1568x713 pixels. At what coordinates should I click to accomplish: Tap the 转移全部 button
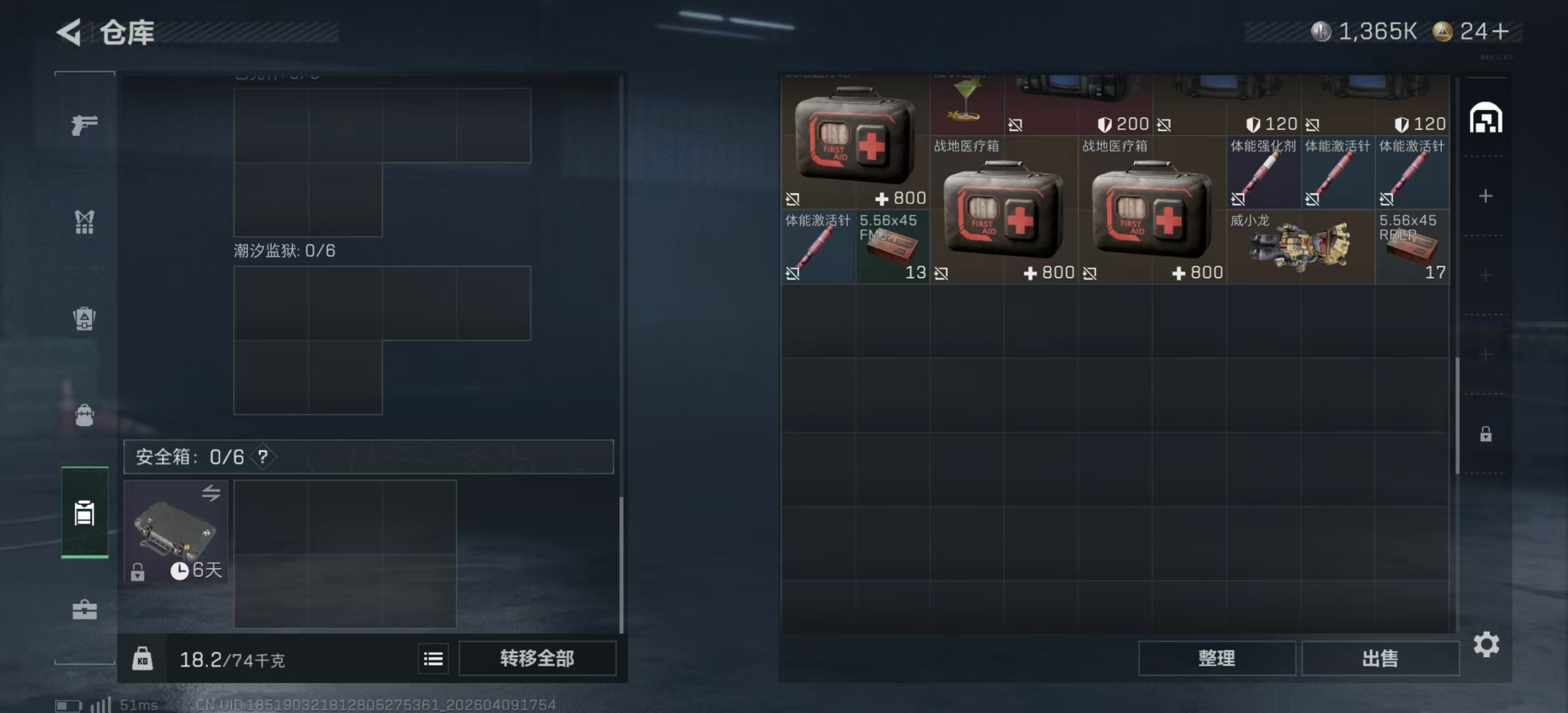click(x=537, y=658)
